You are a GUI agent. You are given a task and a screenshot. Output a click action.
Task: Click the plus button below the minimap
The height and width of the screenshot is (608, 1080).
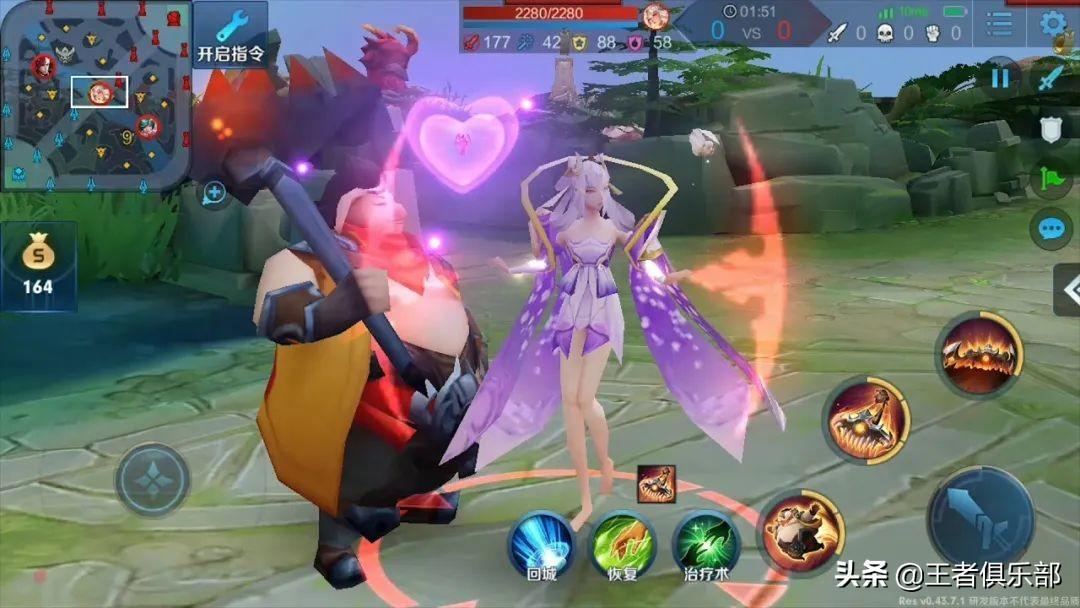[x=214, y=192]
